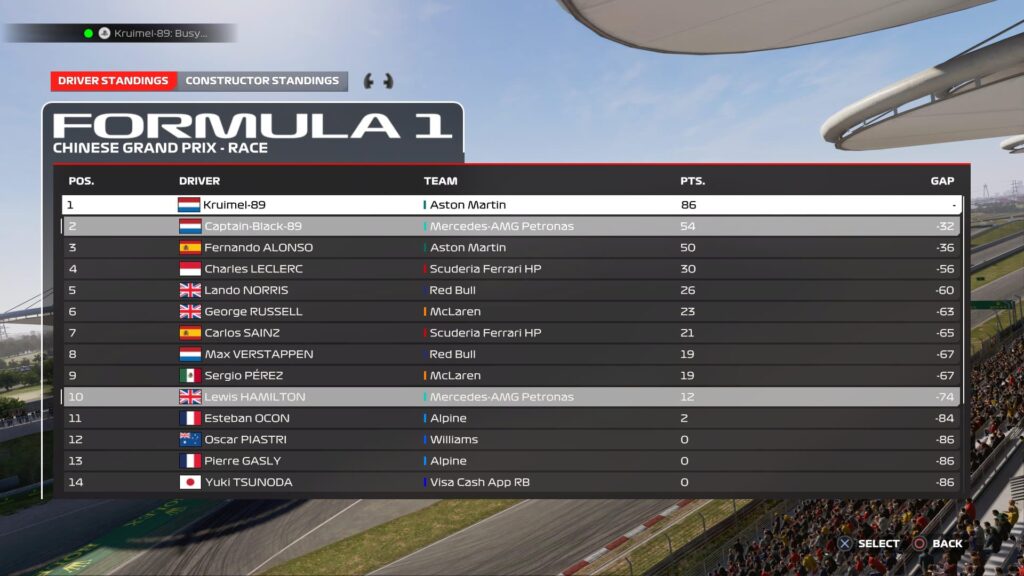Screen dimensions: 1024x576
Task: Select Pierre Gasly's row
Action: click(x=511, y=461)
